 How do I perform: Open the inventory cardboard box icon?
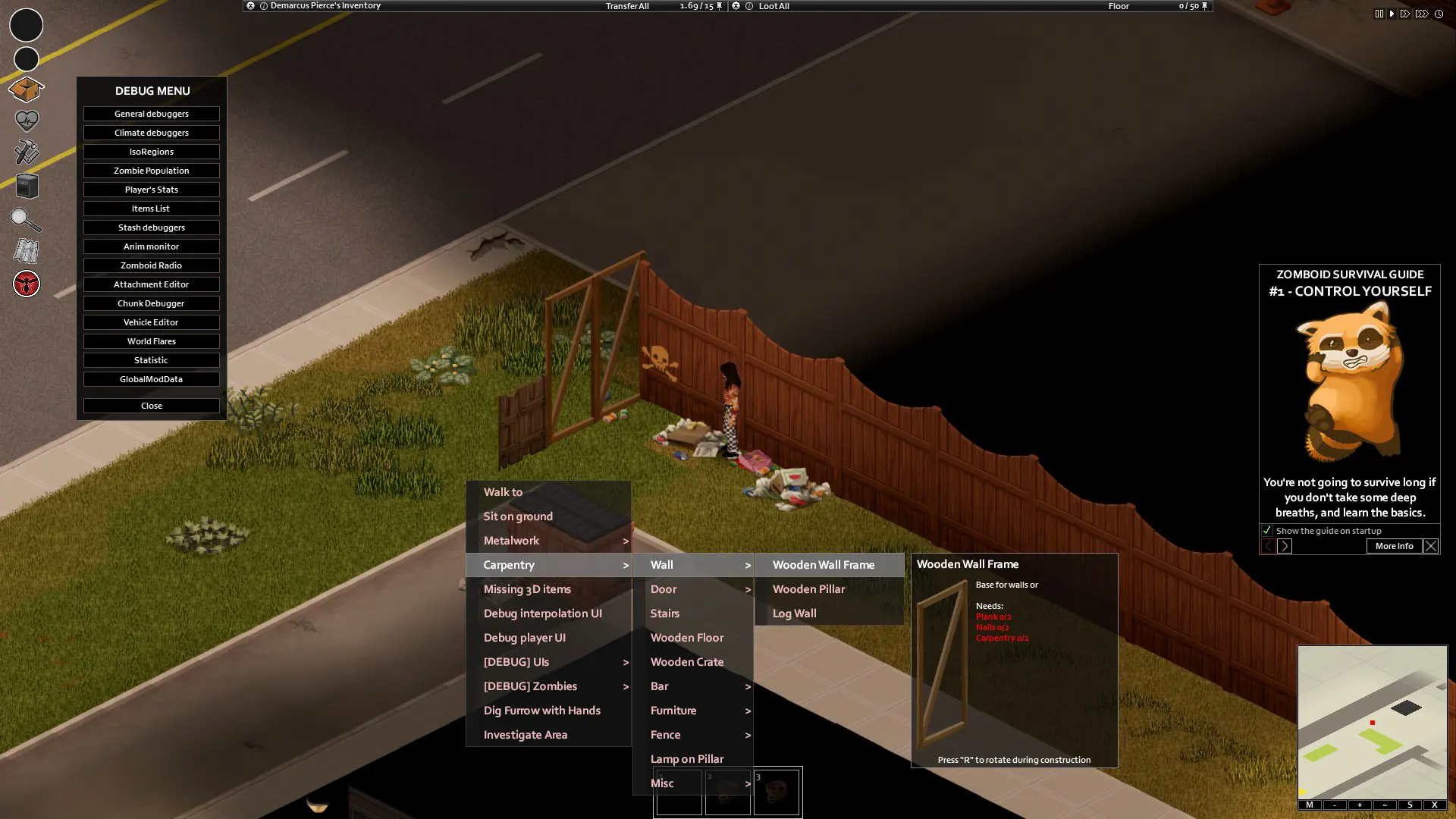[x=26, y=89]
